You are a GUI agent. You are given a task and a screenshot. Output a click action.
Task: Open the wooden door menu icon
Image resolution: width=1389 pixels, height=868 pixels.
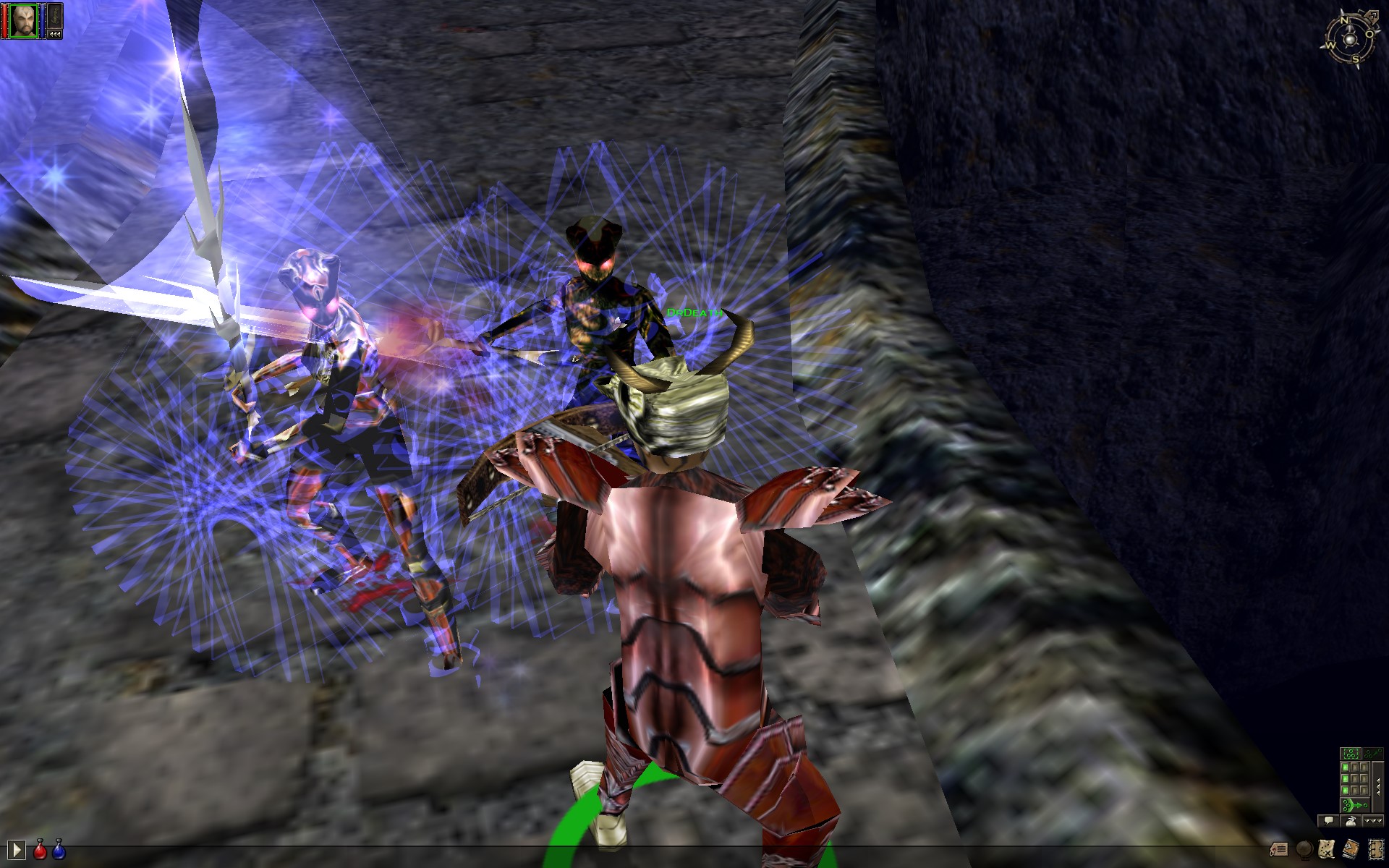point(1375,848)
